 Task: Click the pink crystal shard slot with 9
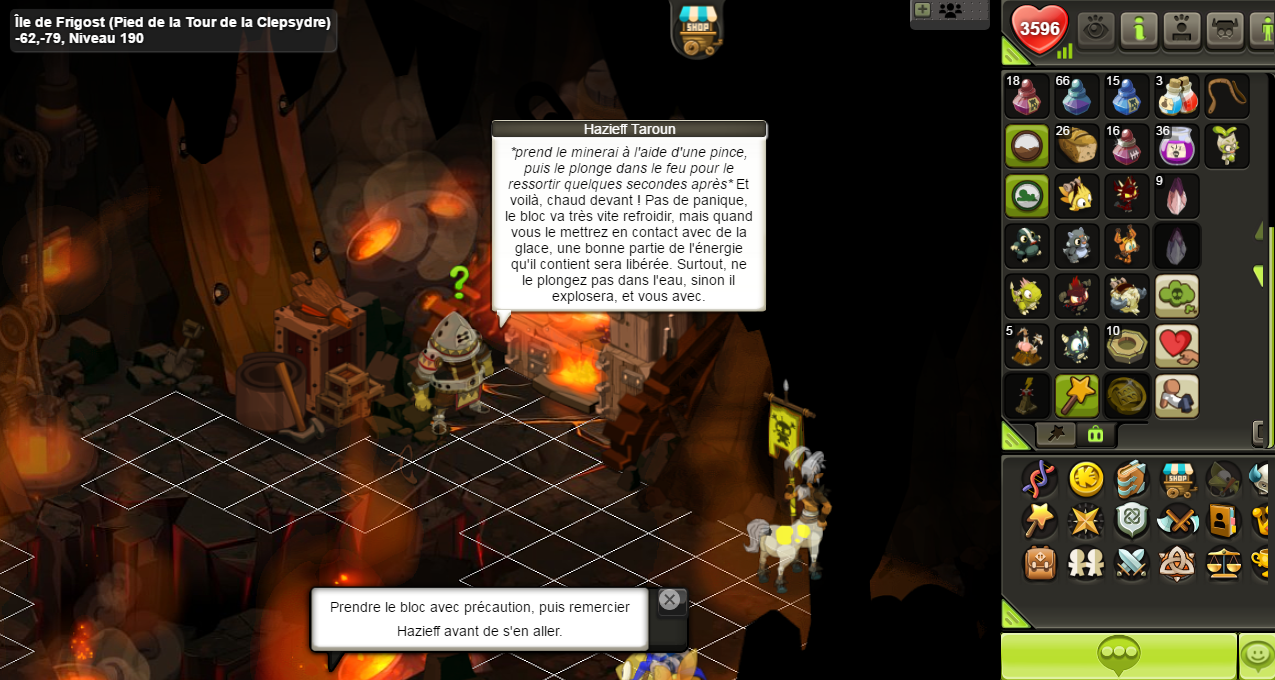pos(1176,196)
